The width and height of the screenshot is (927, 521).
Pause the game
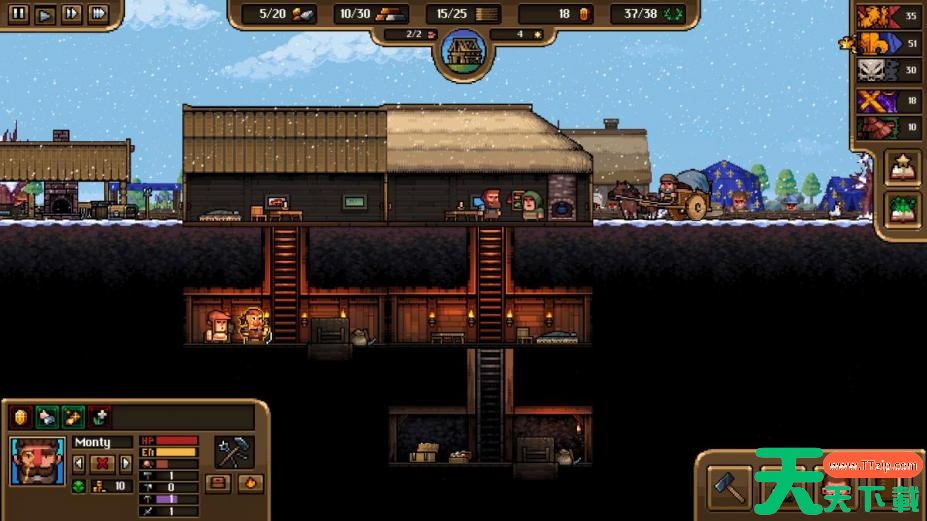[x=19, y=14]
